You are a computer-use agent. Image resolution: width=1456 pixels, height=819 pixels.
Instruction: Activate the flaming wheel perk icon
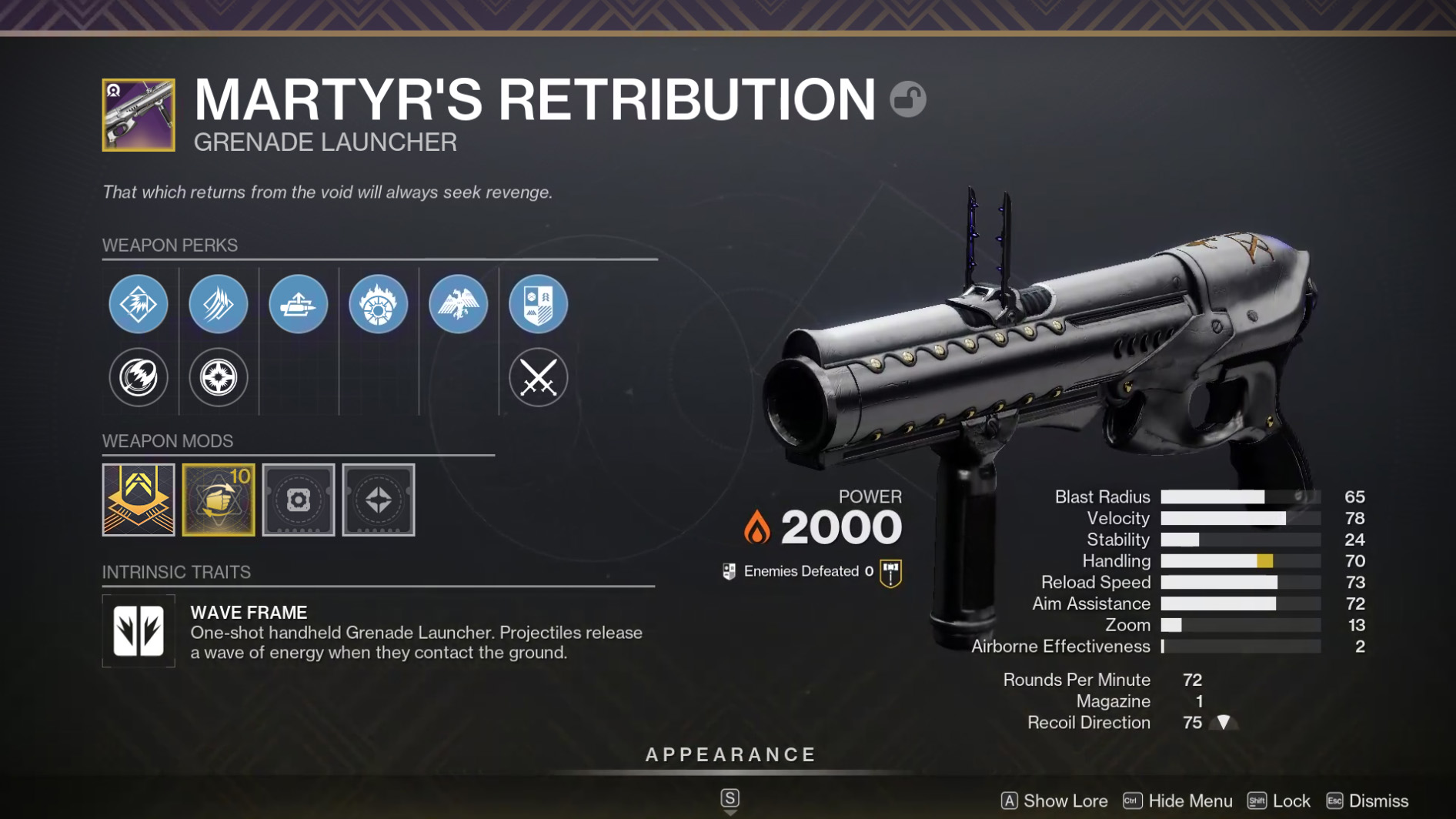pos(379,304)
